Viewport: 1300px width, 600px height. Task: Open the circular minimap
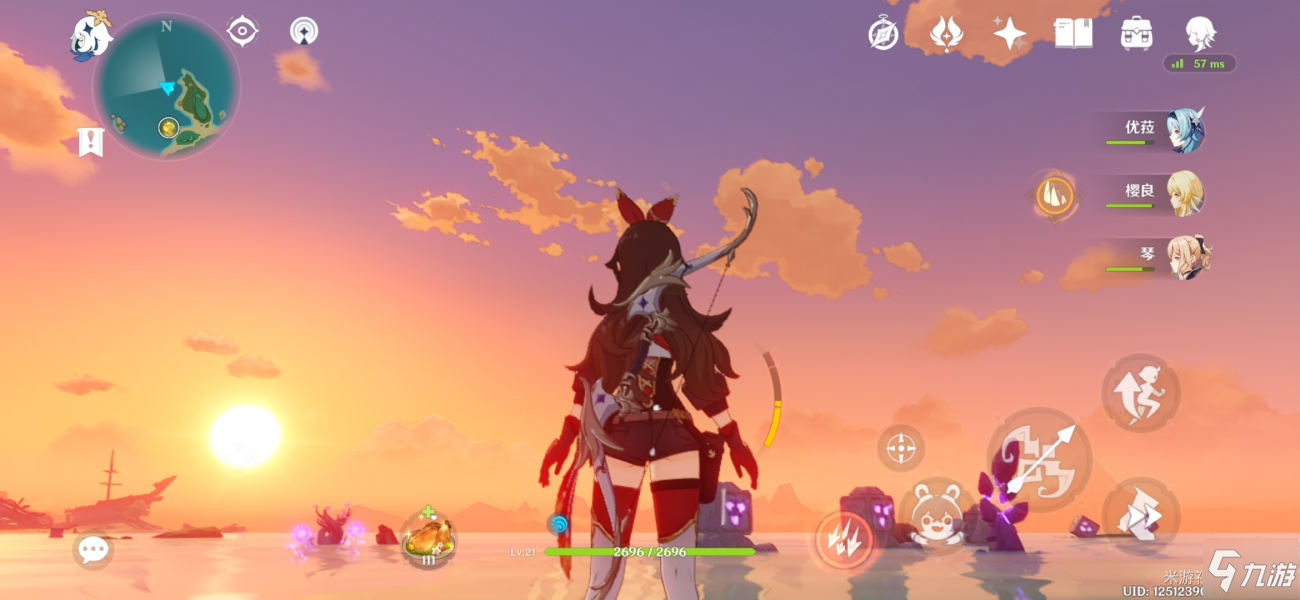coord(167,87)
